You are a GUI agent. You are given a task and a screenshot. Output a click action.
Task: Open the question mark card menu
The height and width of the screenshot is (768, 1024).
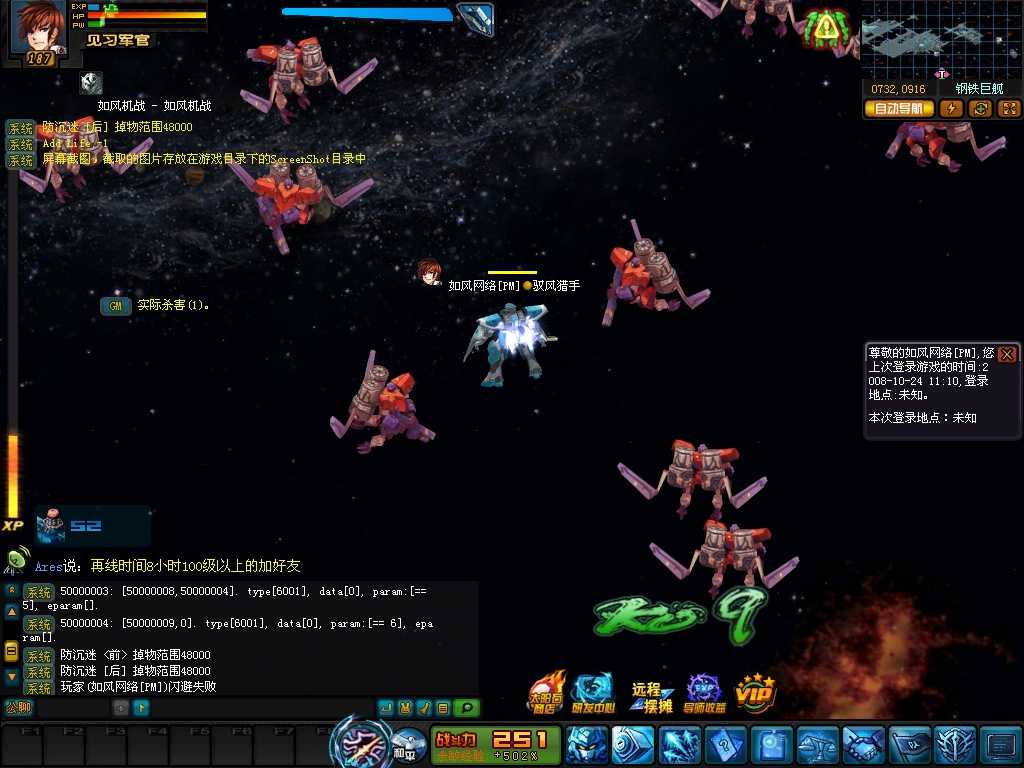click(724, 746)
